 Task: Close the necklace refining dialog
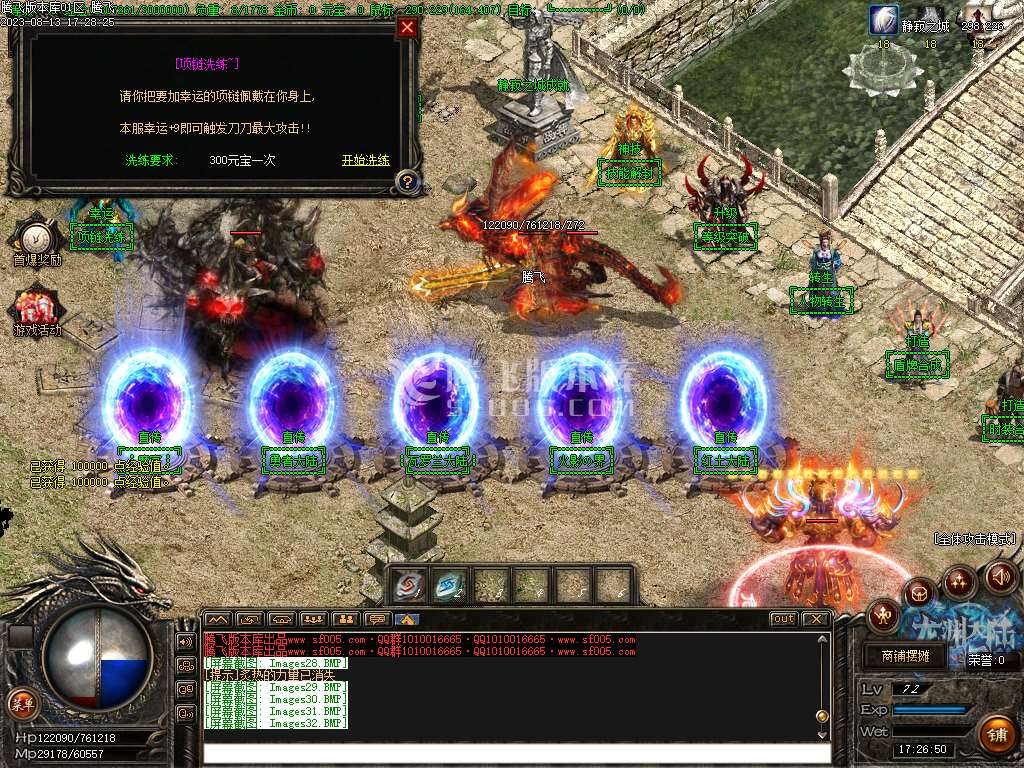point(407,28)
